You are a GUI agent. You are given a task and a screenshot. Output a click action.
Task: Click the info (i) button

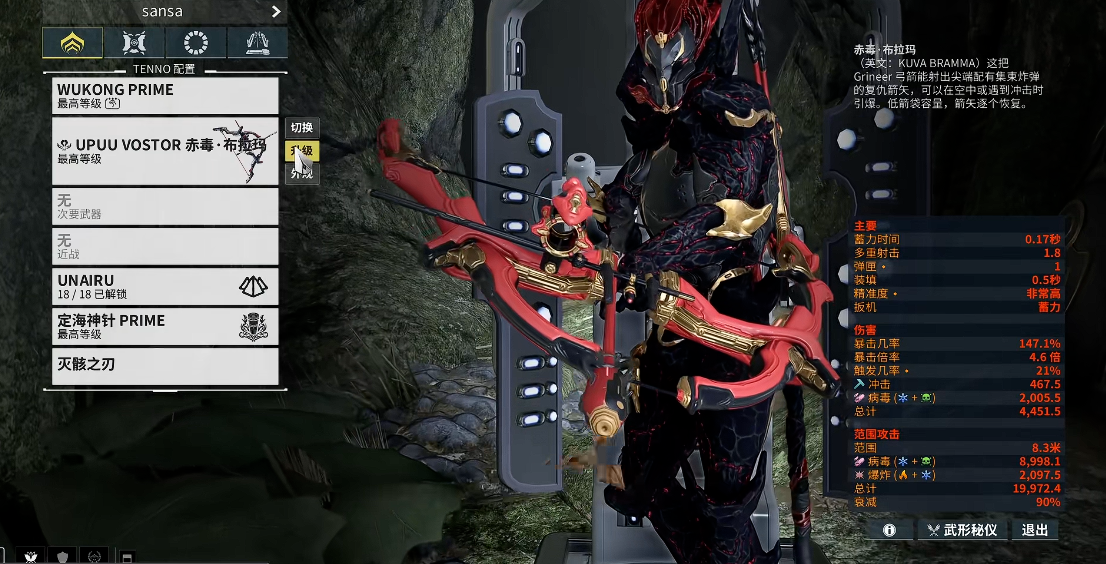(889, 530)
